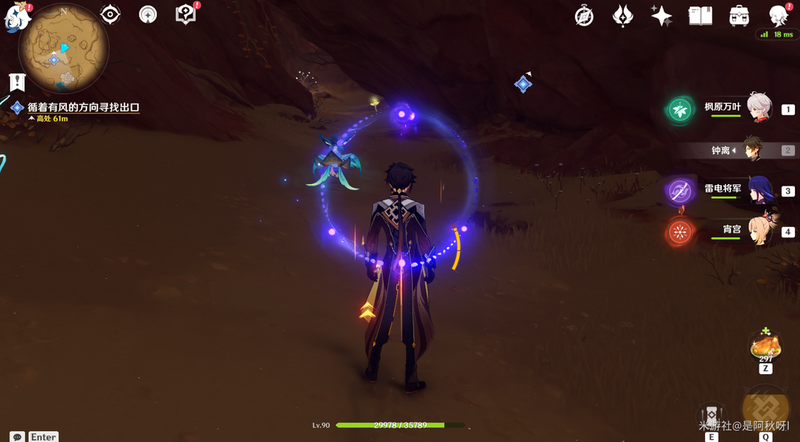Open the Paimon menu
This screenshot has height=442, width=800.
click(x=18, y=18)
